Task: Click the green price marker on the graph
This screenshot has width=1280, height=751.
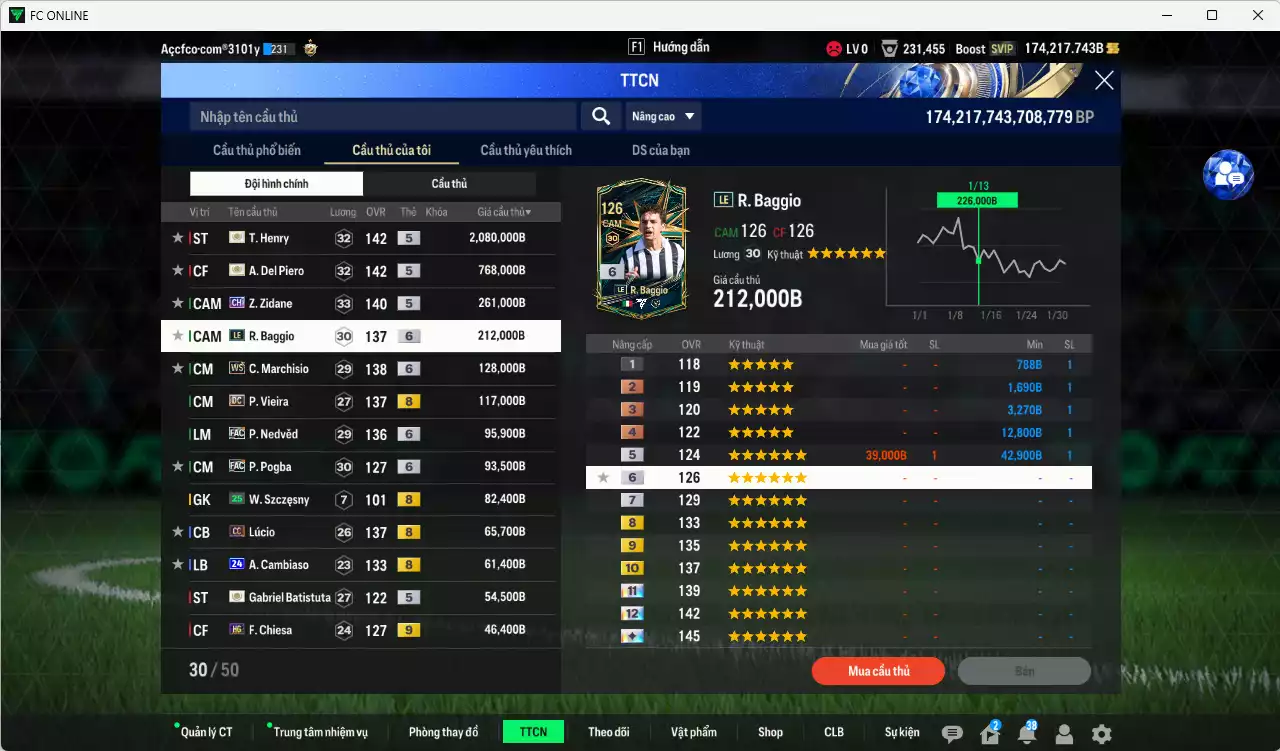Action: [975, 199]
